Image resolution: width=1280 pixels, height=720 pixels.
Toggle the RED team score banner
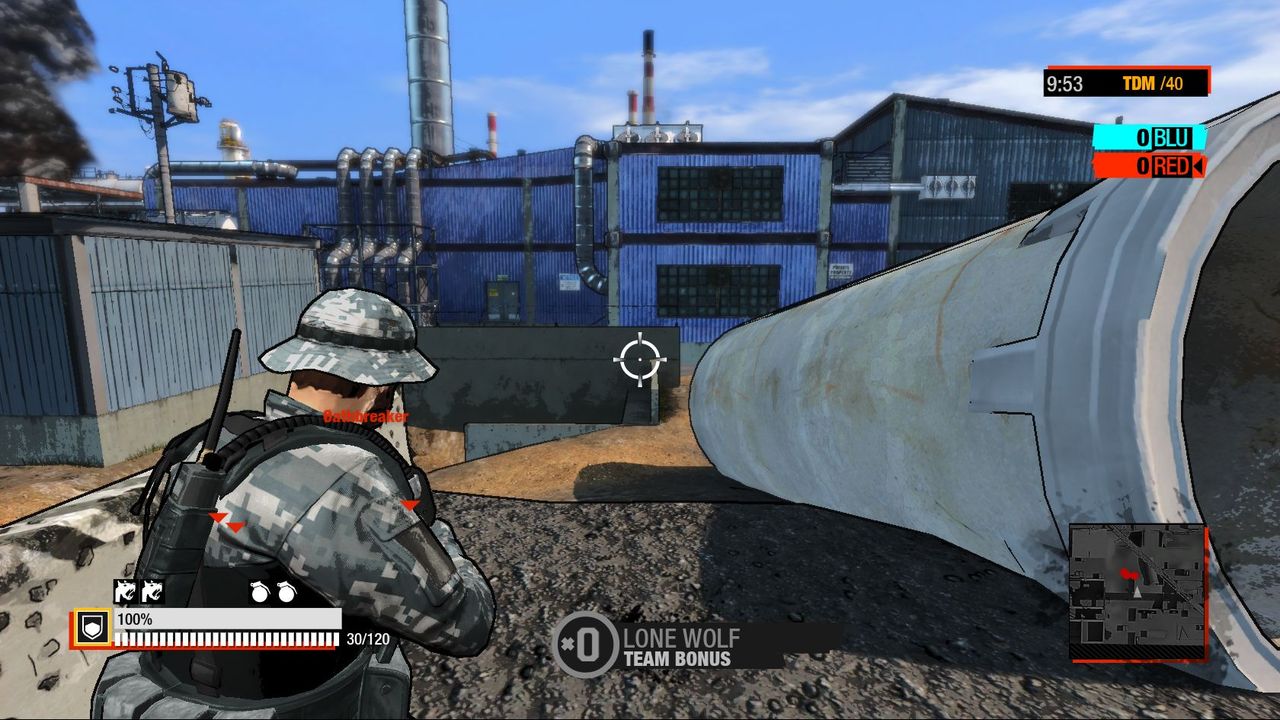pyautogui.click(x=1149, y=167)
